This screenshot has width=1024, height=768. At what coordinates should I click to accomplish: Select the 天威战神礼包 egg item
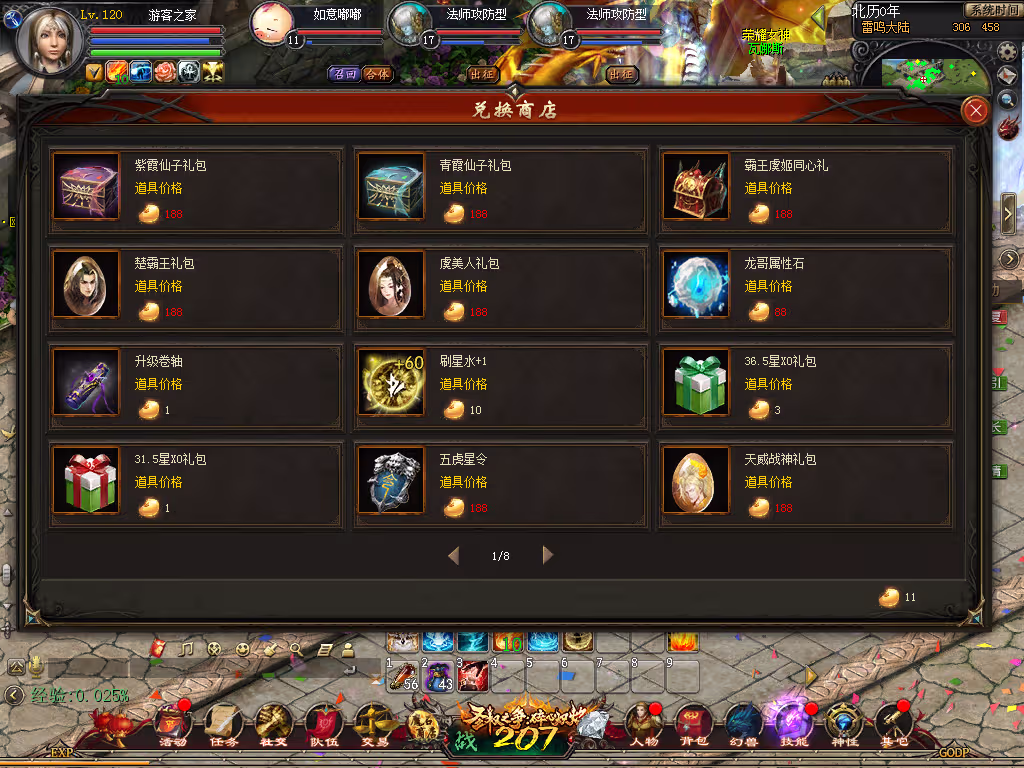tap(695, 481)
